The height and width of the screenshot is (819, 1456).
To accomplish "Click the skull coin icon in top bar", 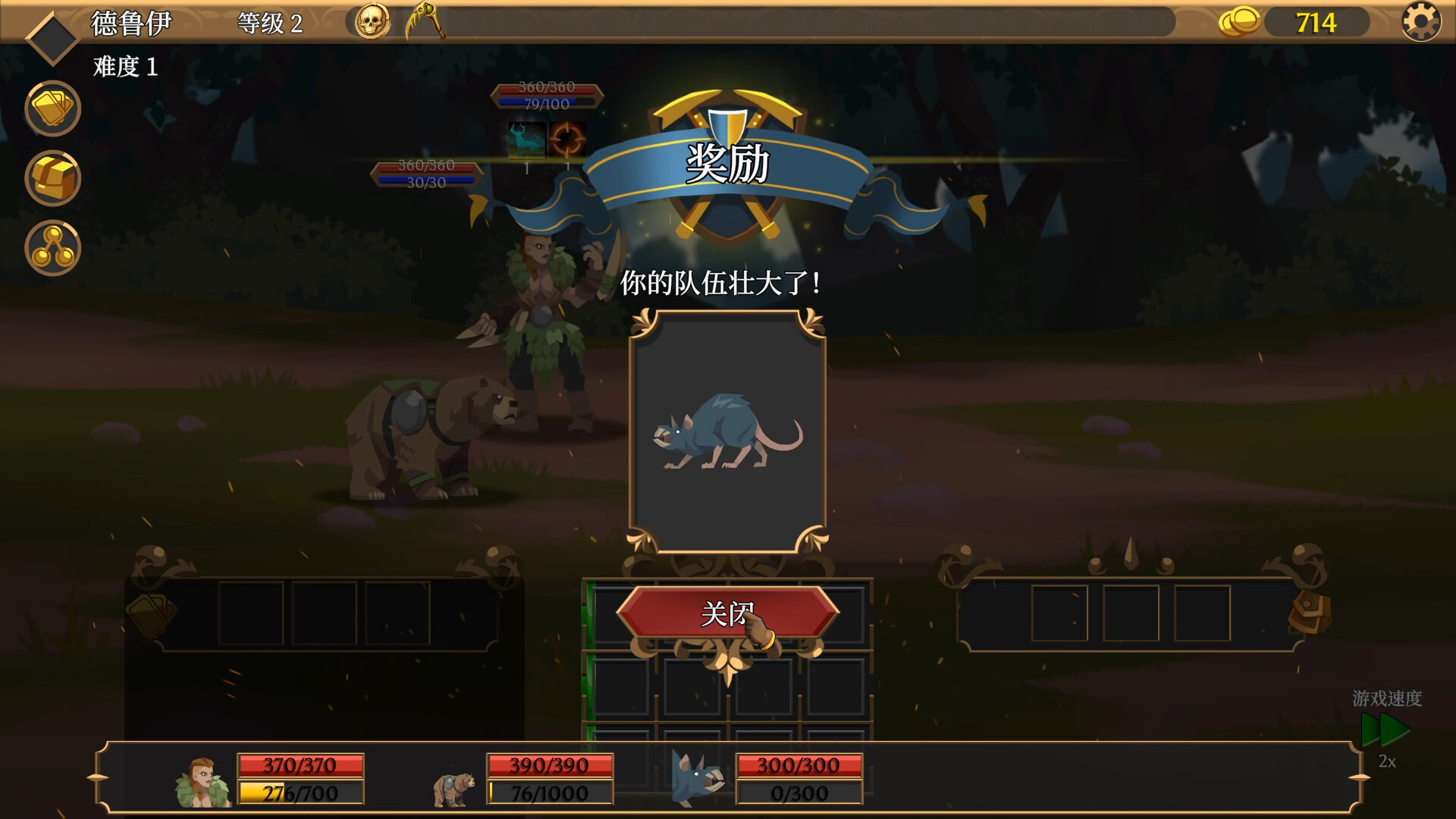I will click(371, 21).
